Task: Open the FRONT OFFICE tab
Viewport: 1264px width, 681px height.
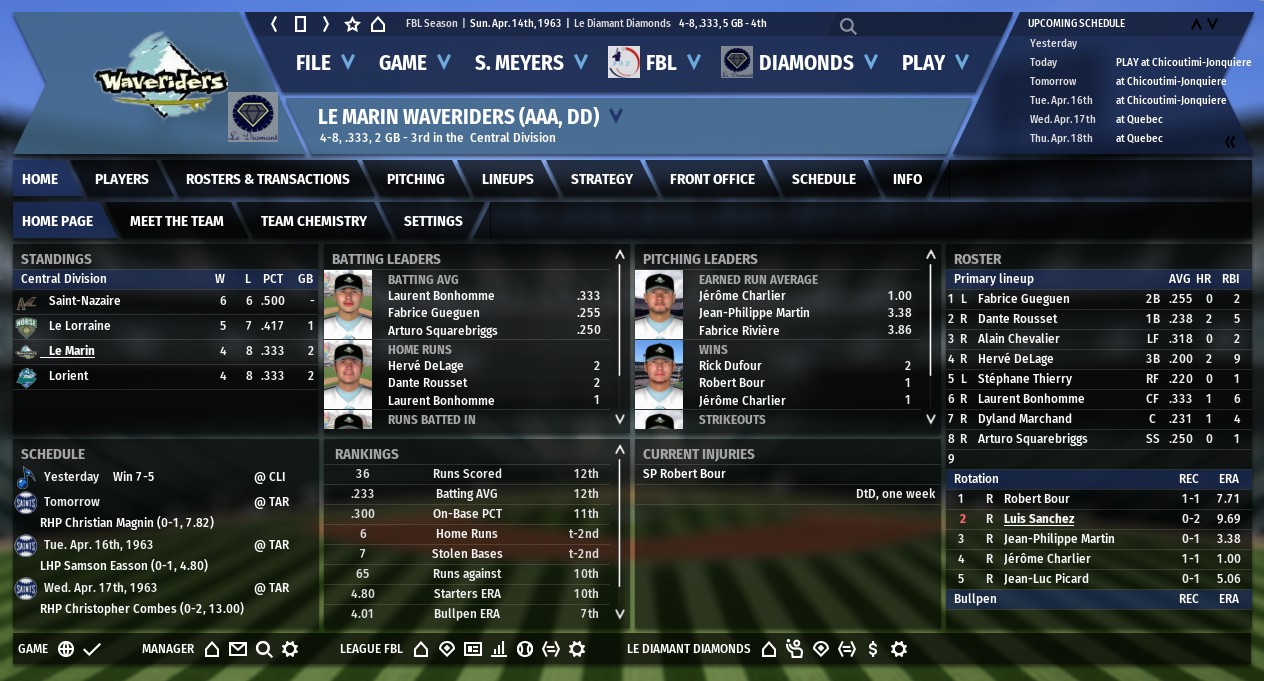Action: coord(712,179)
